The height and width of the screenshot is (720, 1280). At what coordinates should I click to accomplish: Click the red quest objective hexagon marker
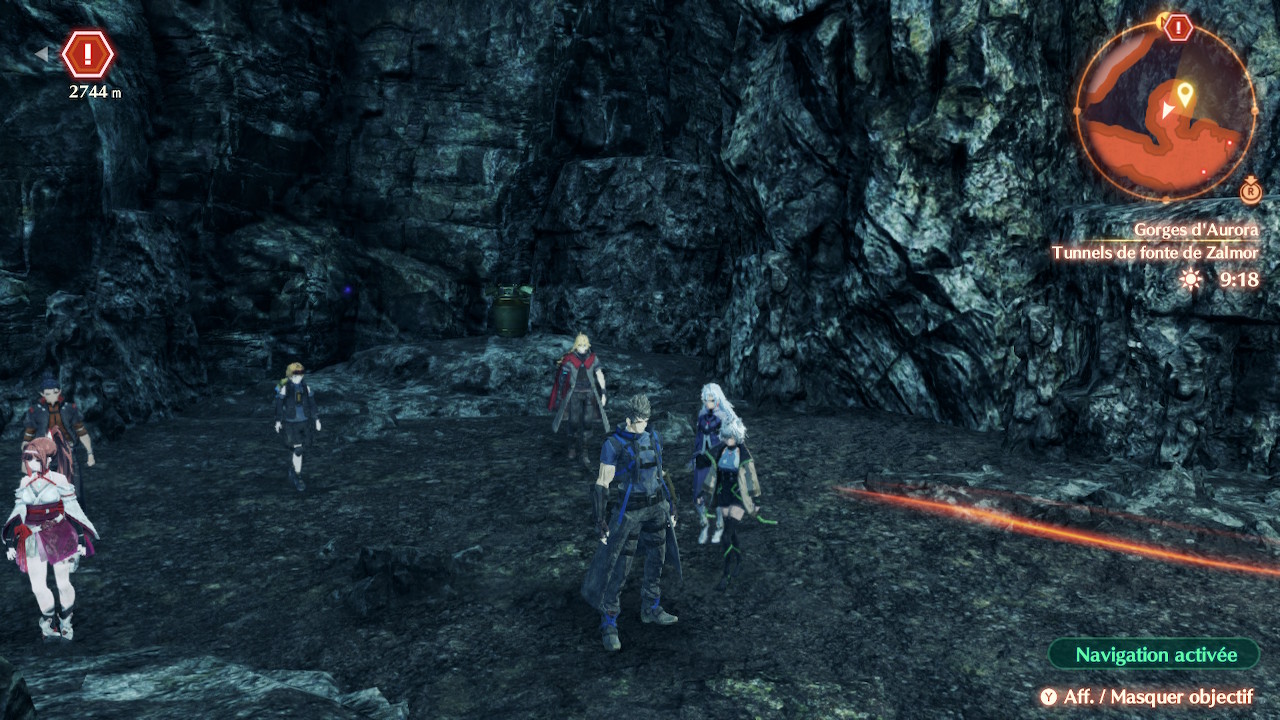[x=88, y=54]
